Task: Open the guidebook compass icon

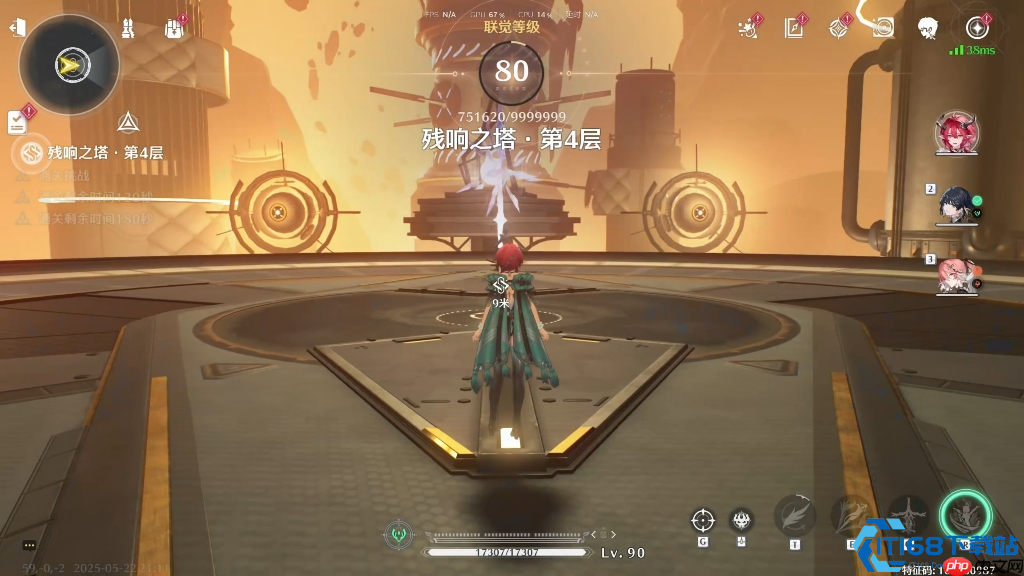Action: 795,28
